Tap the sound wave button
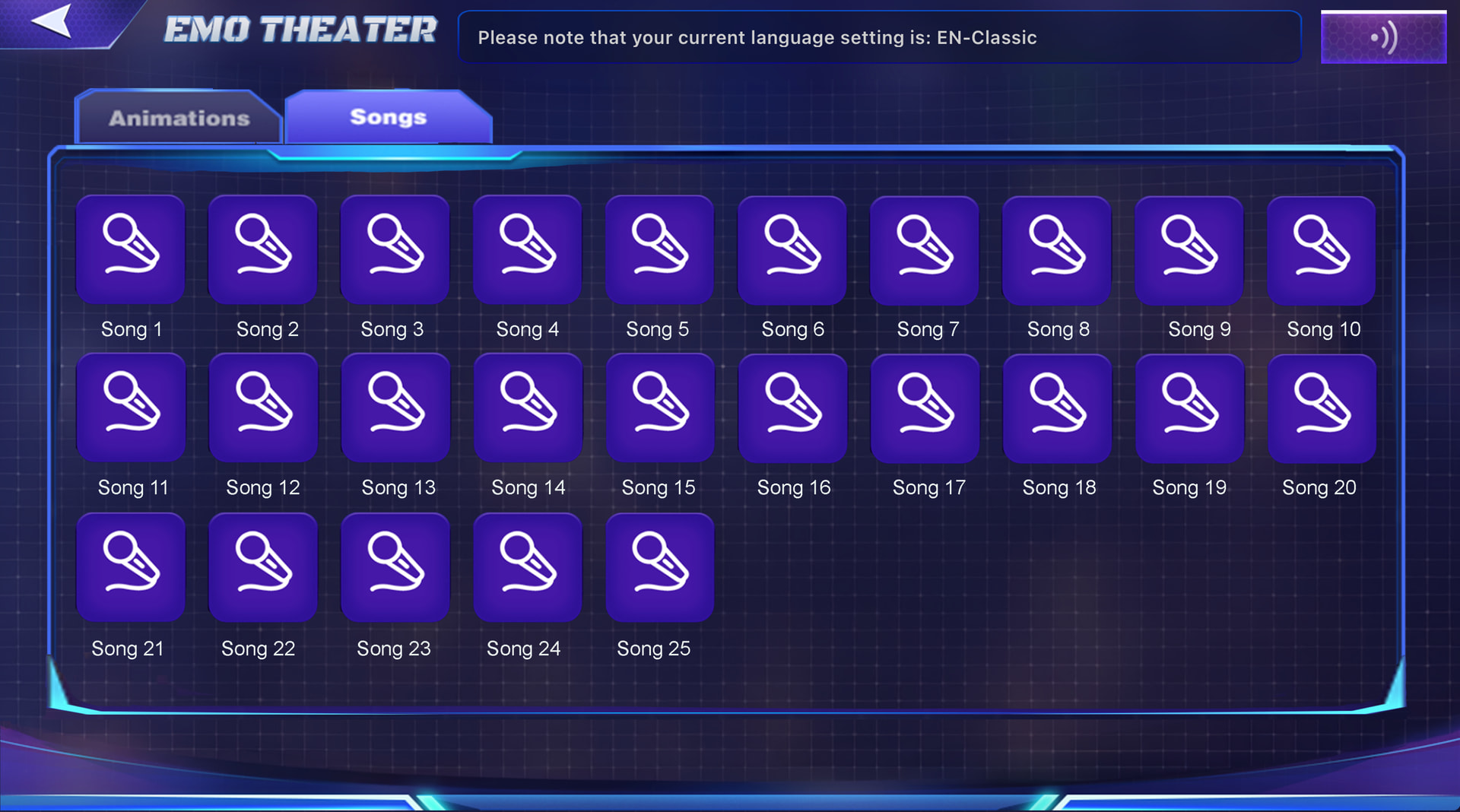Image resolution: width=1460 pixels, height=812 pixels. 1383,36
